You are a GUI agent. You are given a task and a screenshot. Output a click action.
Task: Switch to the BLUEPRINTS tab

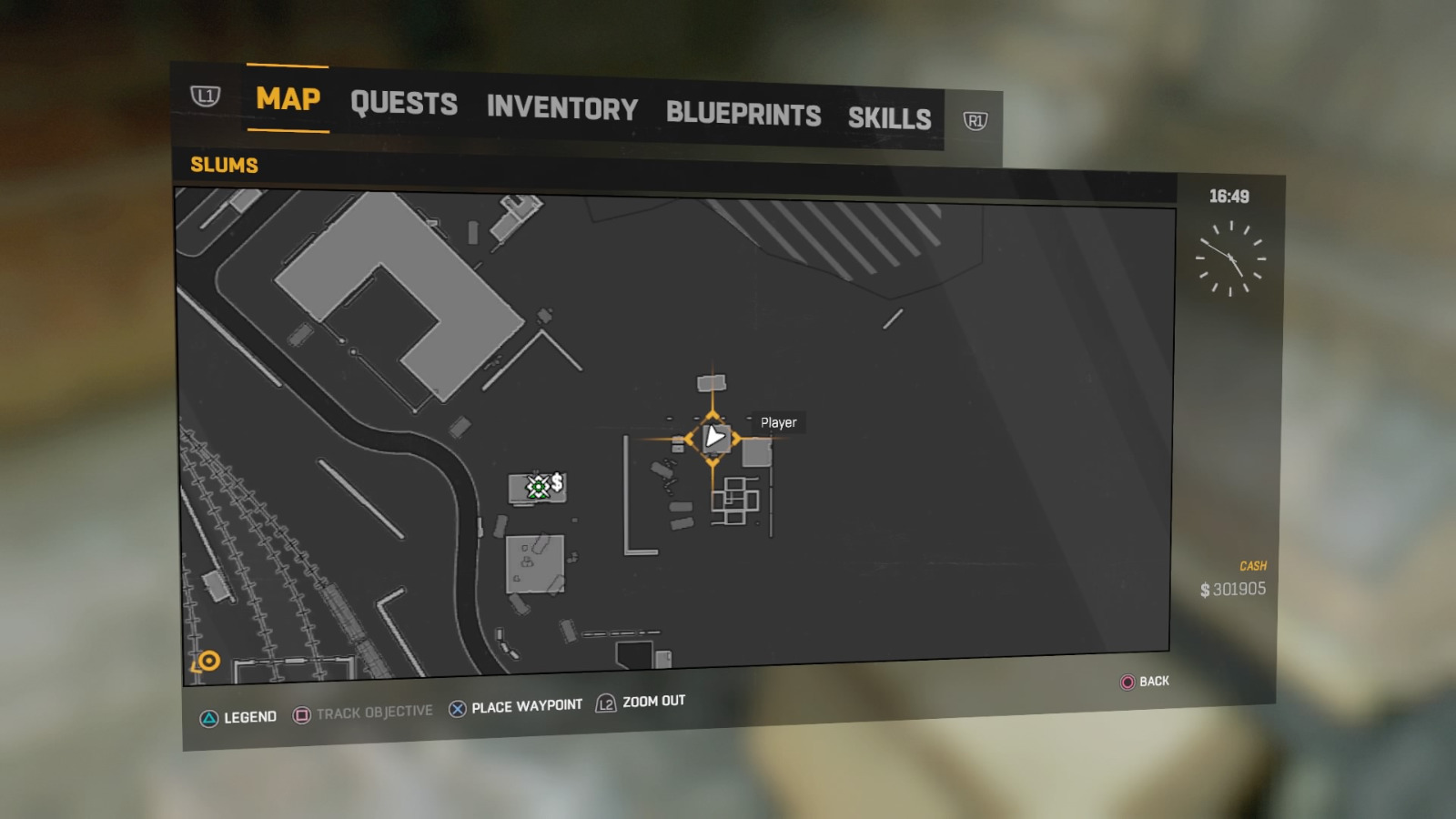click(x=743, y=115)
